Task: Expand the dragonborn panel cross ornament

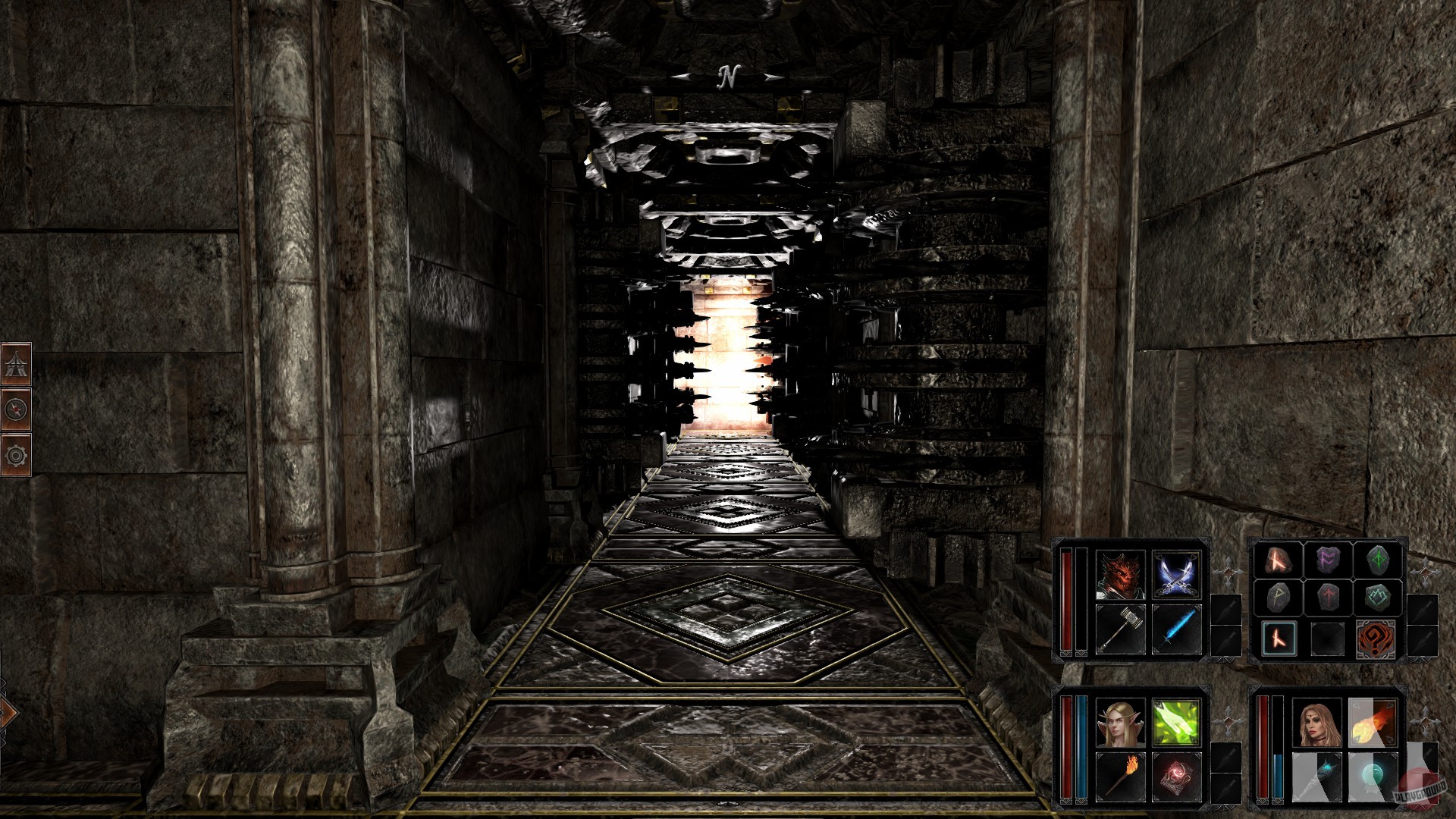Action: click(1228, 572)
